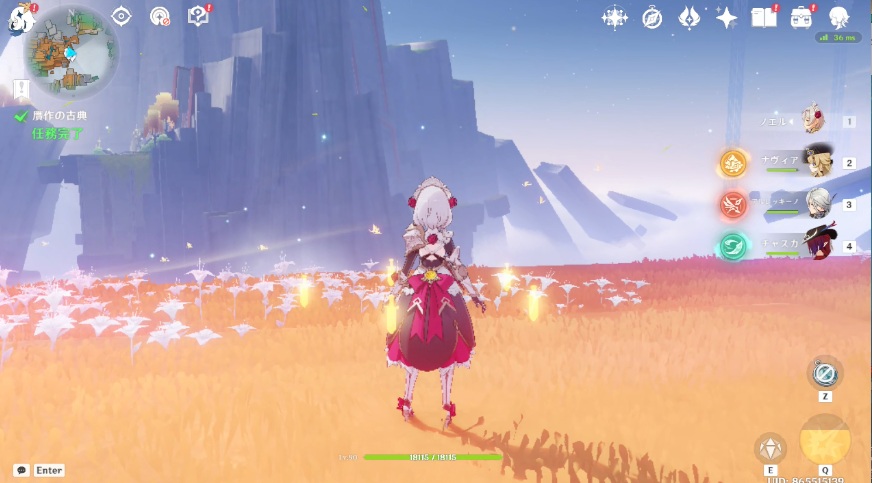The image size is (872, 483).
Task: Unleash the golden elemental burst
Action: click(x=825, y=439)
